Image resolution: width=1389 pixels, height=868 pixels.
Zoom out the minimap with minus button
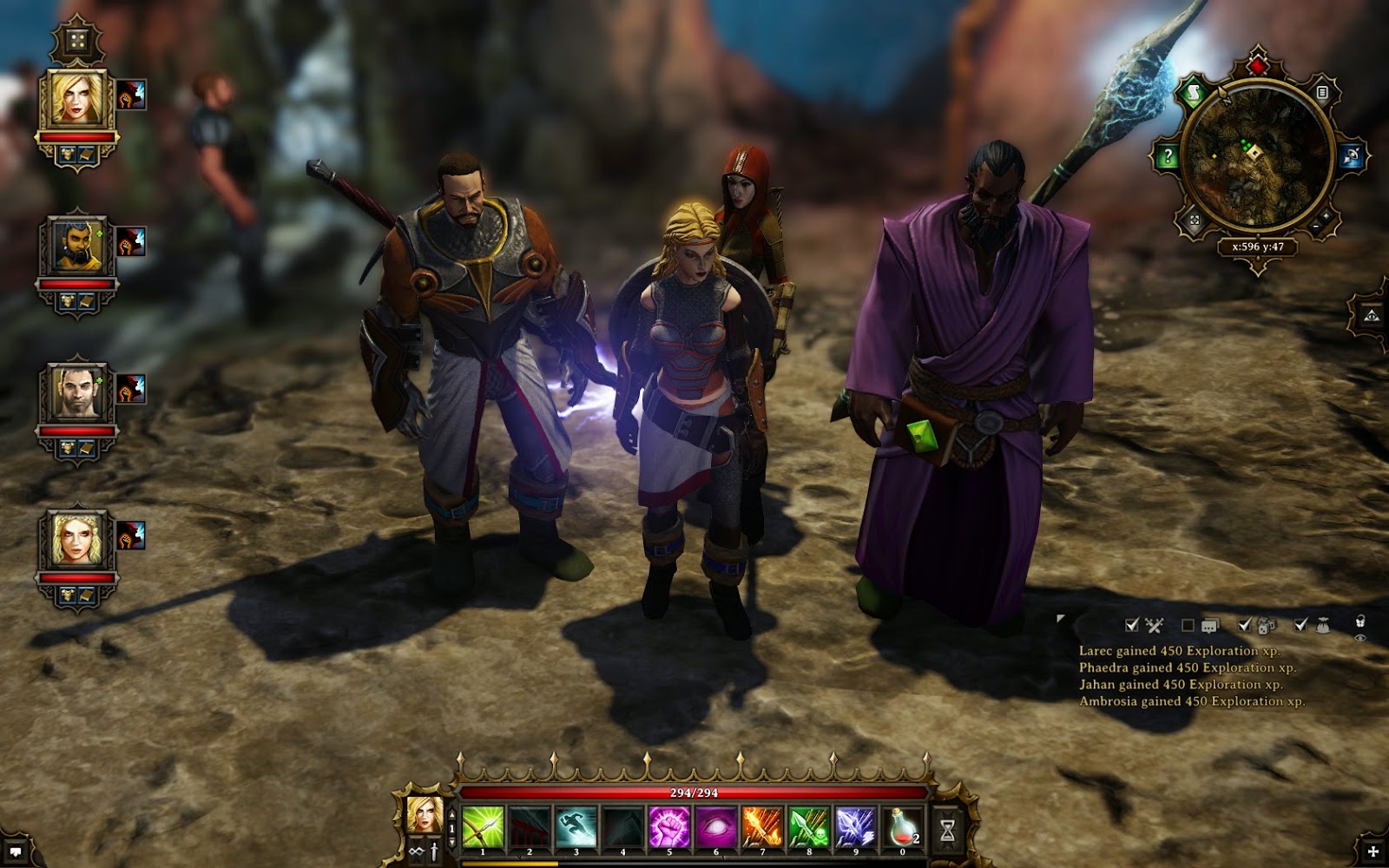(1315, 227)
